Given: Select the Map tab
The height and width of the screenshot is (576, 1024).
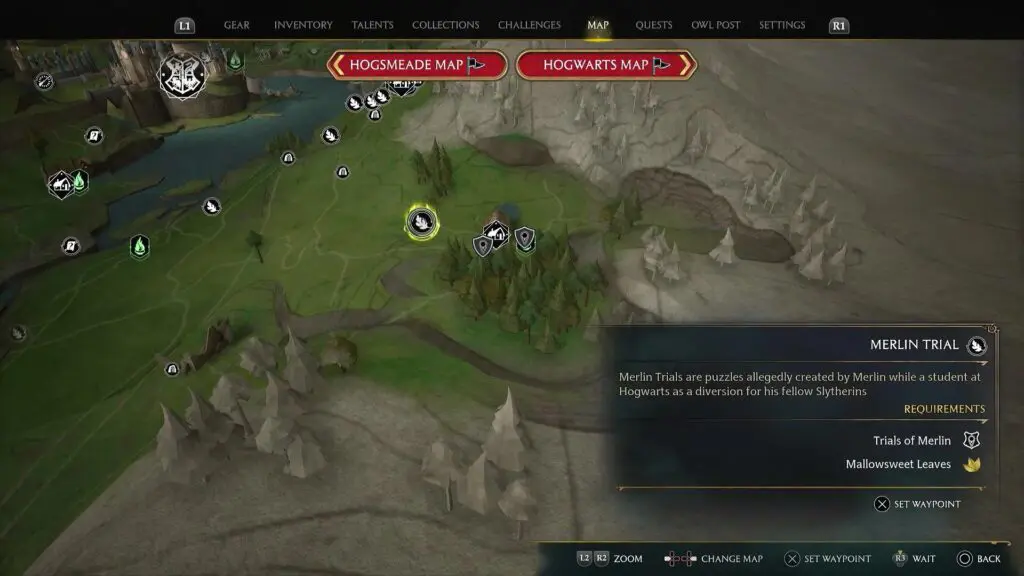Looking at the screenshot, I should (598, 25).
